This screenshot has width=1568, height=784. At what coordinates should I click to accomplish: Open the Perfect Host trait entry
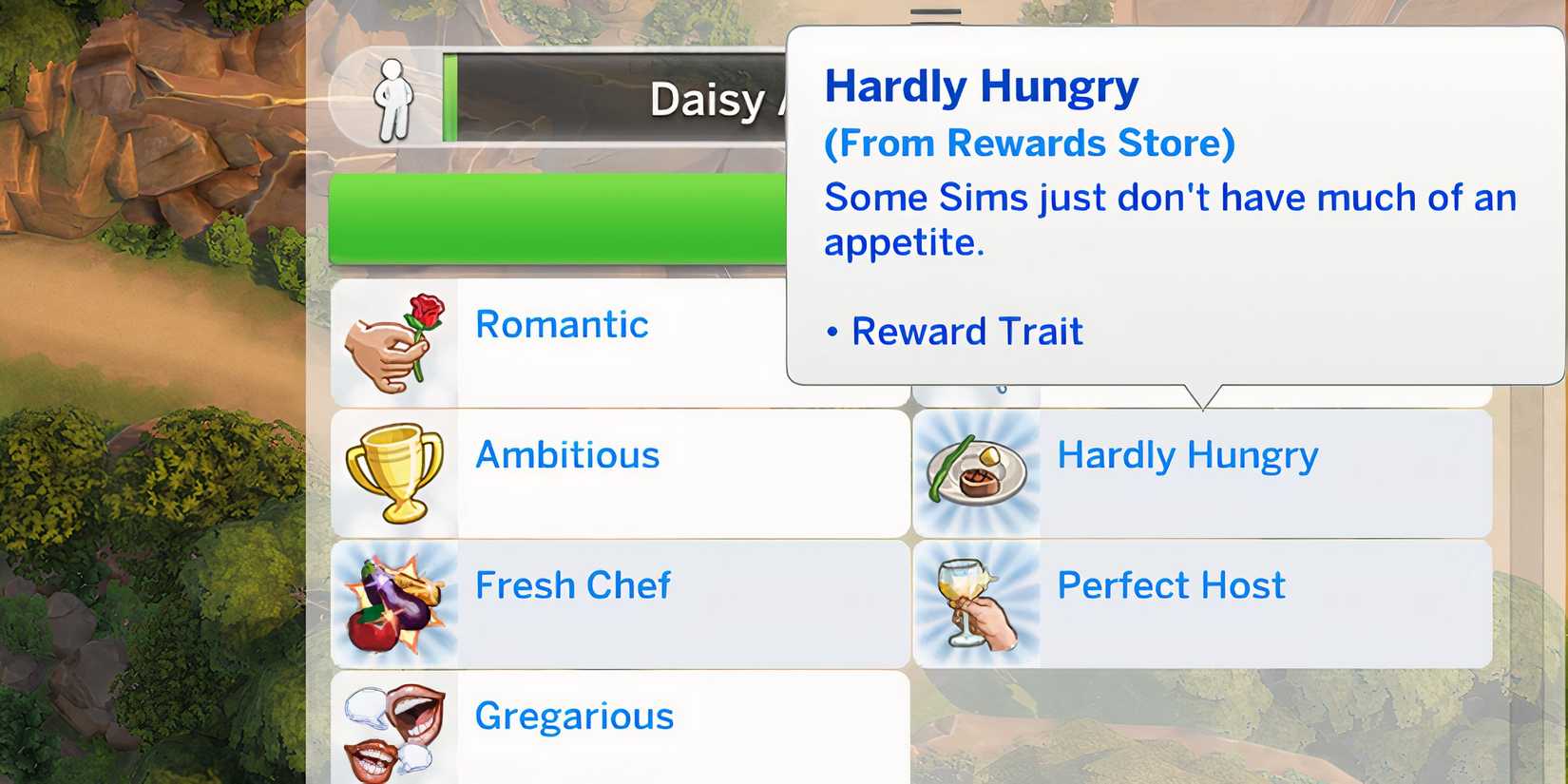coord(1202,602)
